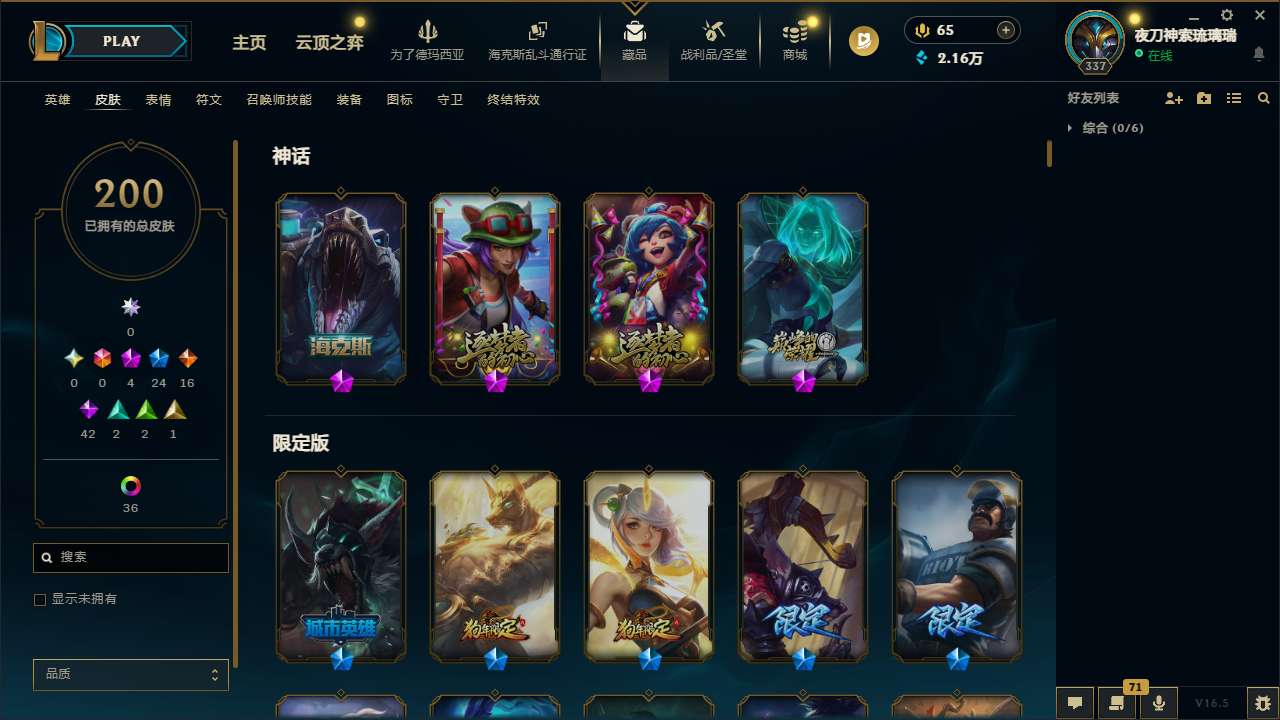Open friend list display options list icon
1280x720 pixels.
coord(1234,98)
